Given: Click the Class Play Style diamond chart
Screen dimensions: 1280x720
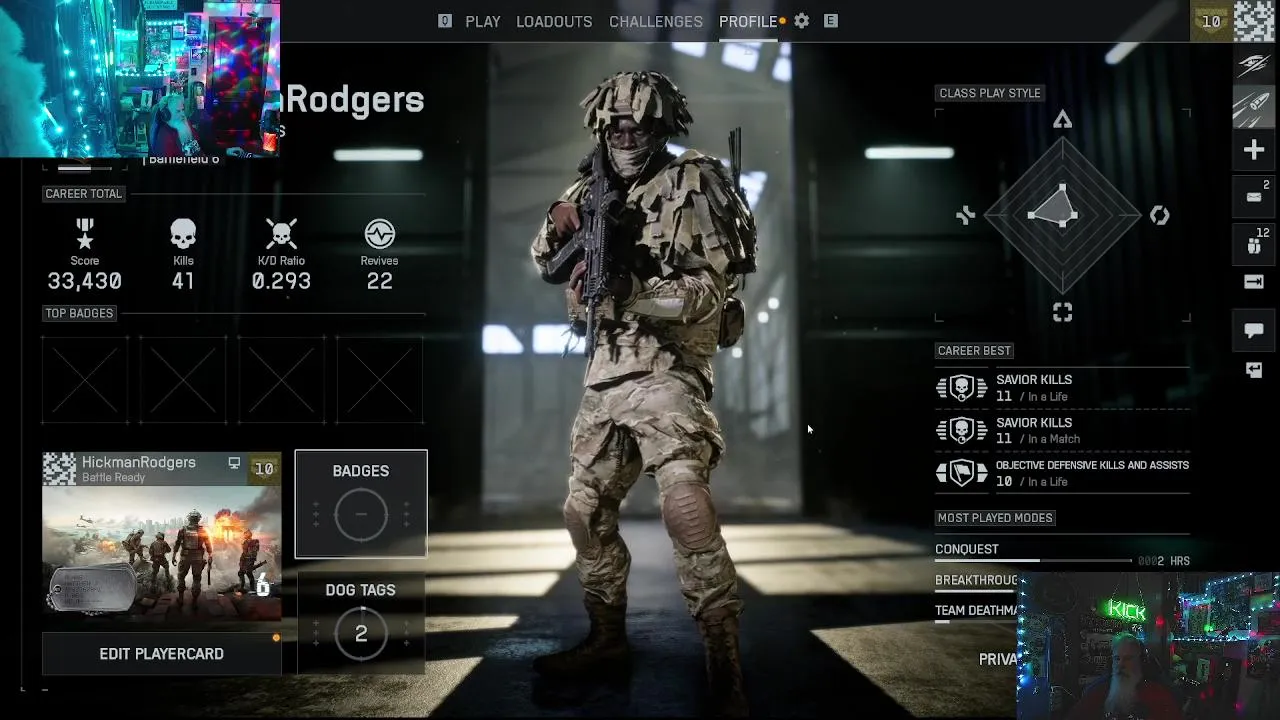Looking at the screenshot, I should pos(1062,214).
